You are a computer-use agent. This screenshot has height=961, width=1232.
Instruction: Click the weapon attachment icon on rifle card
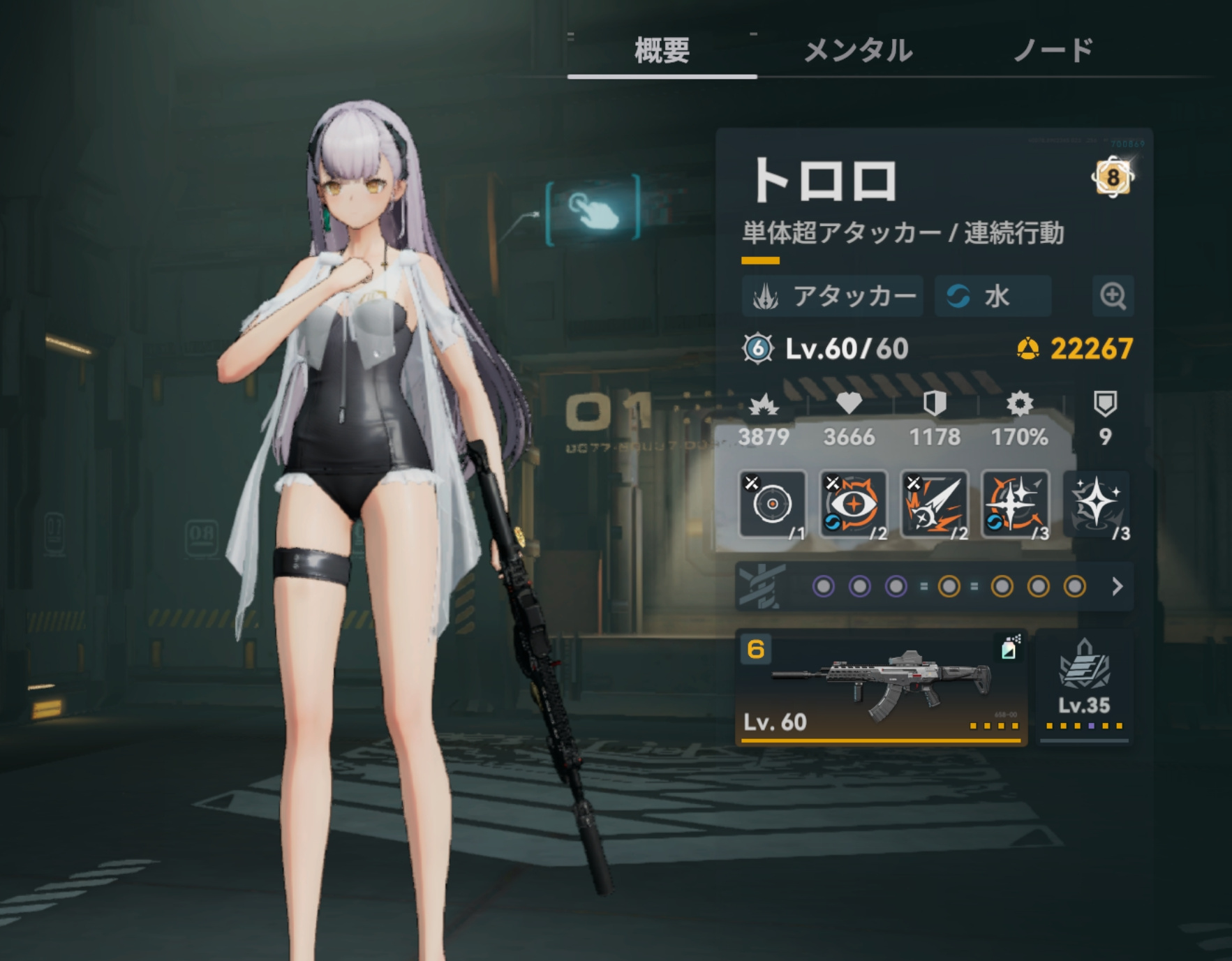click(x=1009, y=648)
